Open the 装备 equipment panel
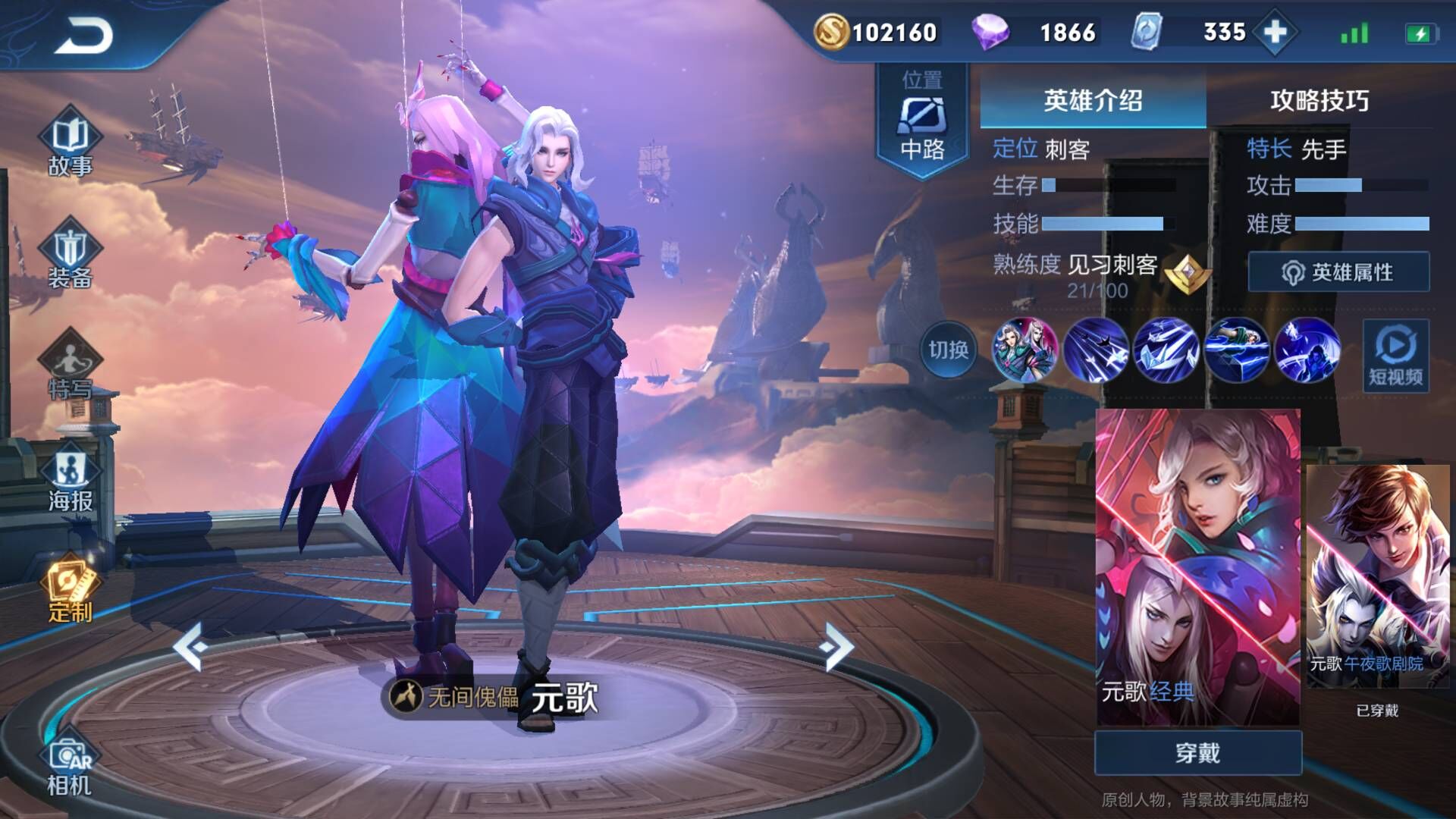Screen dimensions: 1456x819 tap(70, 256)
